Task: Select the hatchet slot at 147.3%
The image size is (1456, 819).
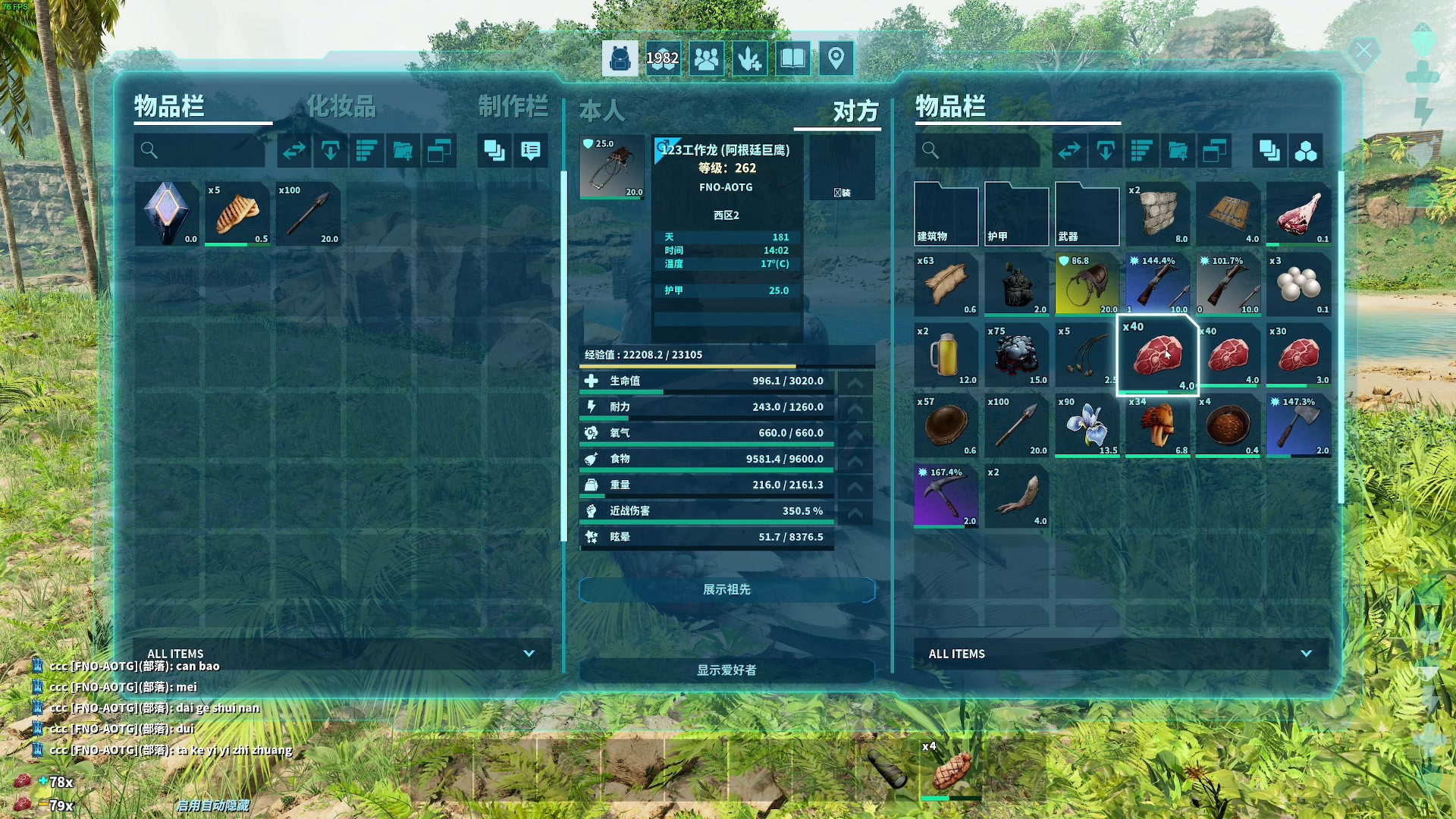Action: (1298, 426)
